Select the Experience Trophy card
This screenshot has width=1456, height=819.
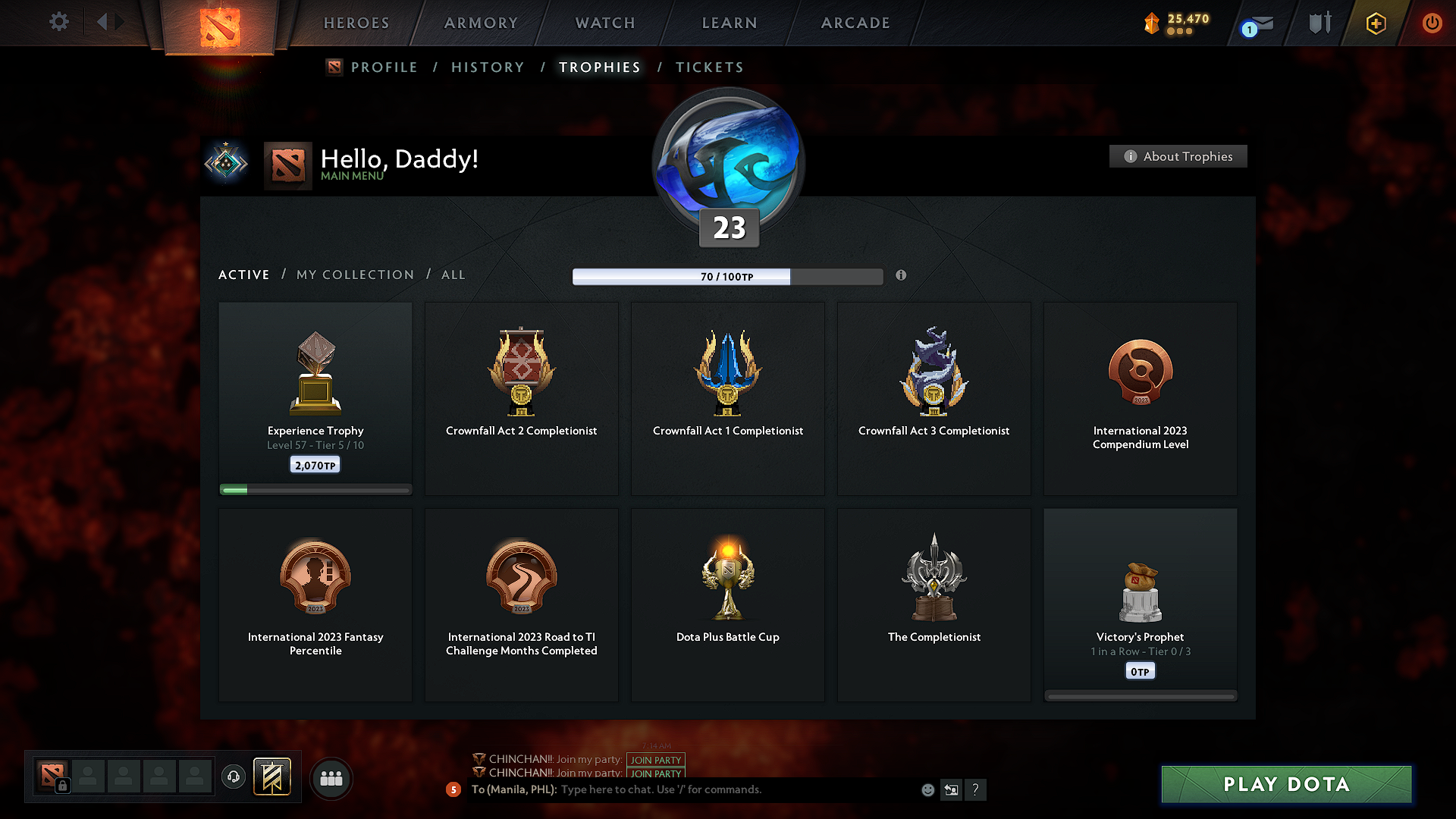[x=315, y=398]
